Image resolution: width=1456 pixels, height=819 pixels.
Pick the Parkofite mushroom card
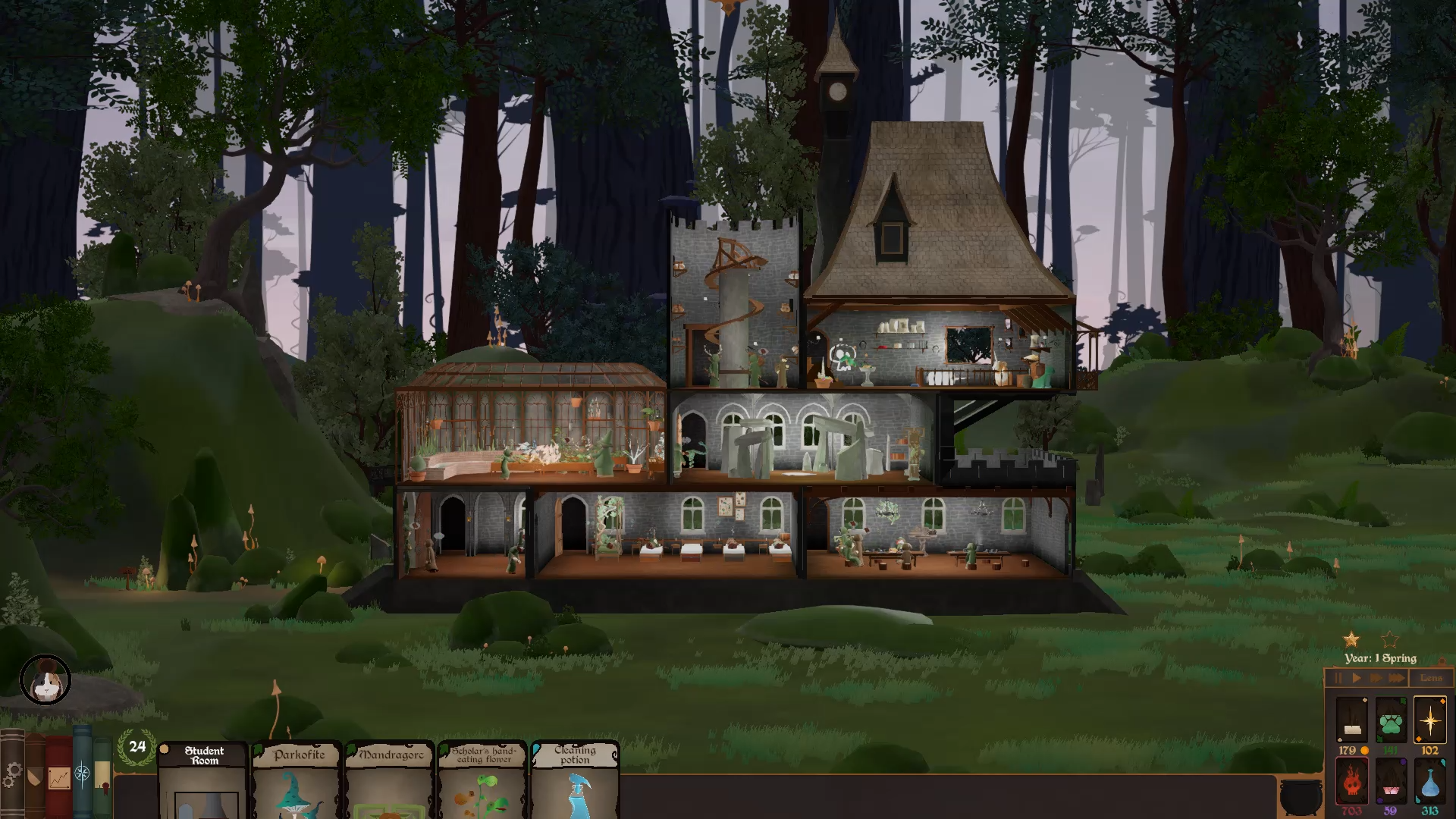298,780
